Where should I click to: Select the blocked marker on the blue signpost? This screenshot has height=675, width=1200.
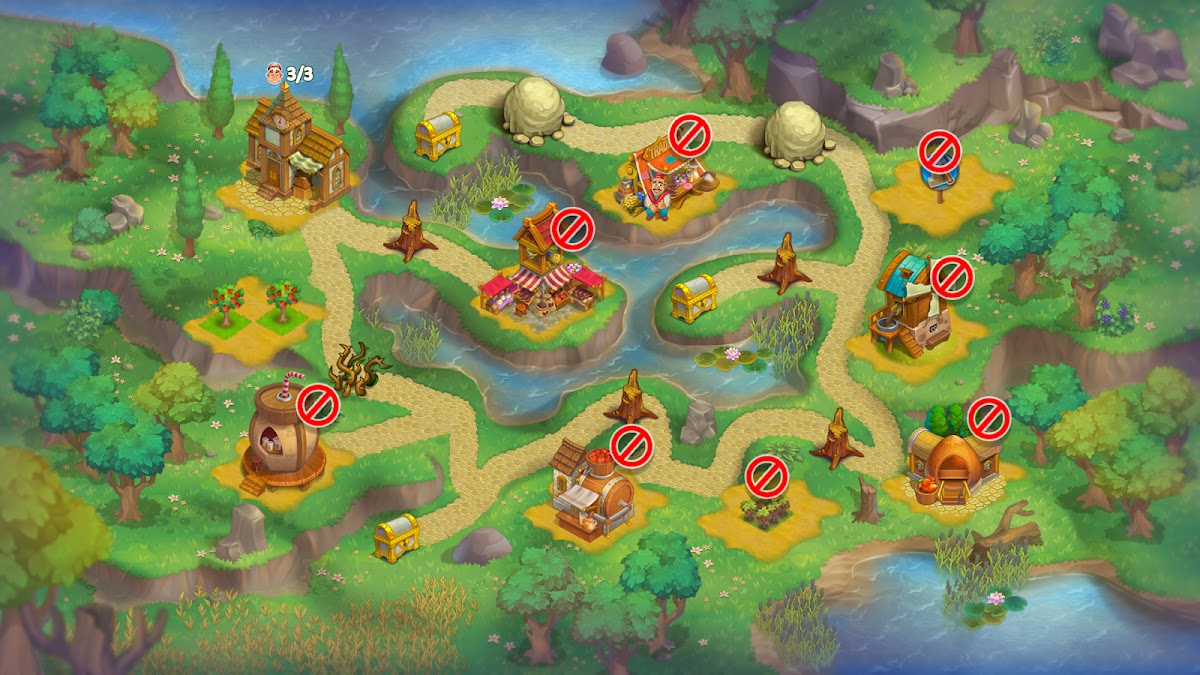pyautogui.click(x=940, y=152)
